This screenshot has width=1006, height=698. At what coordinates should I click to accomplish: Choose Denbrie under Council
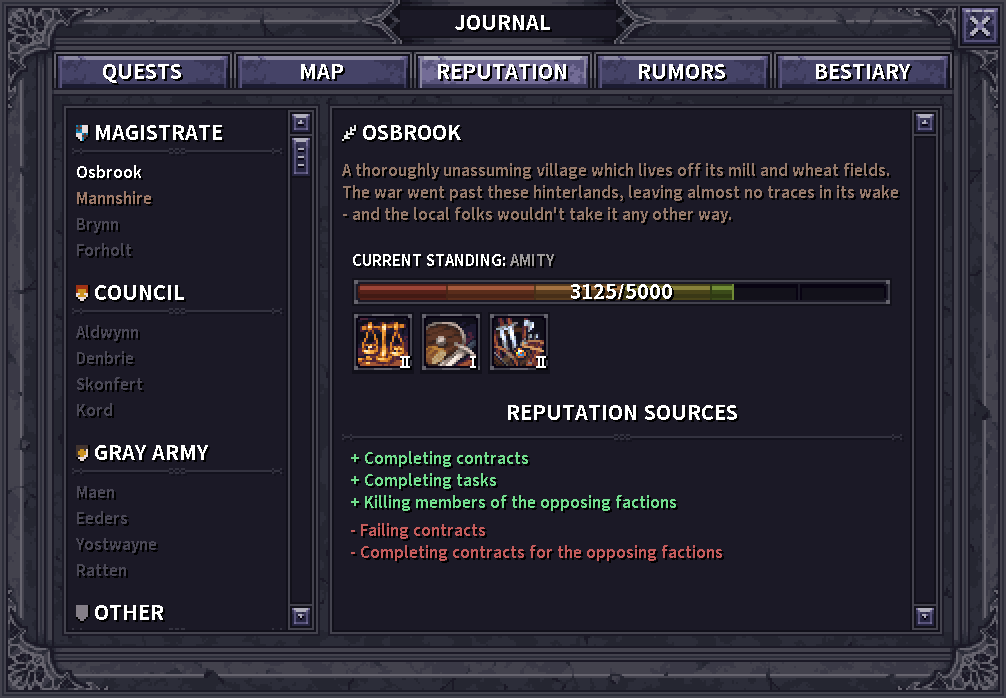(105, 358)
